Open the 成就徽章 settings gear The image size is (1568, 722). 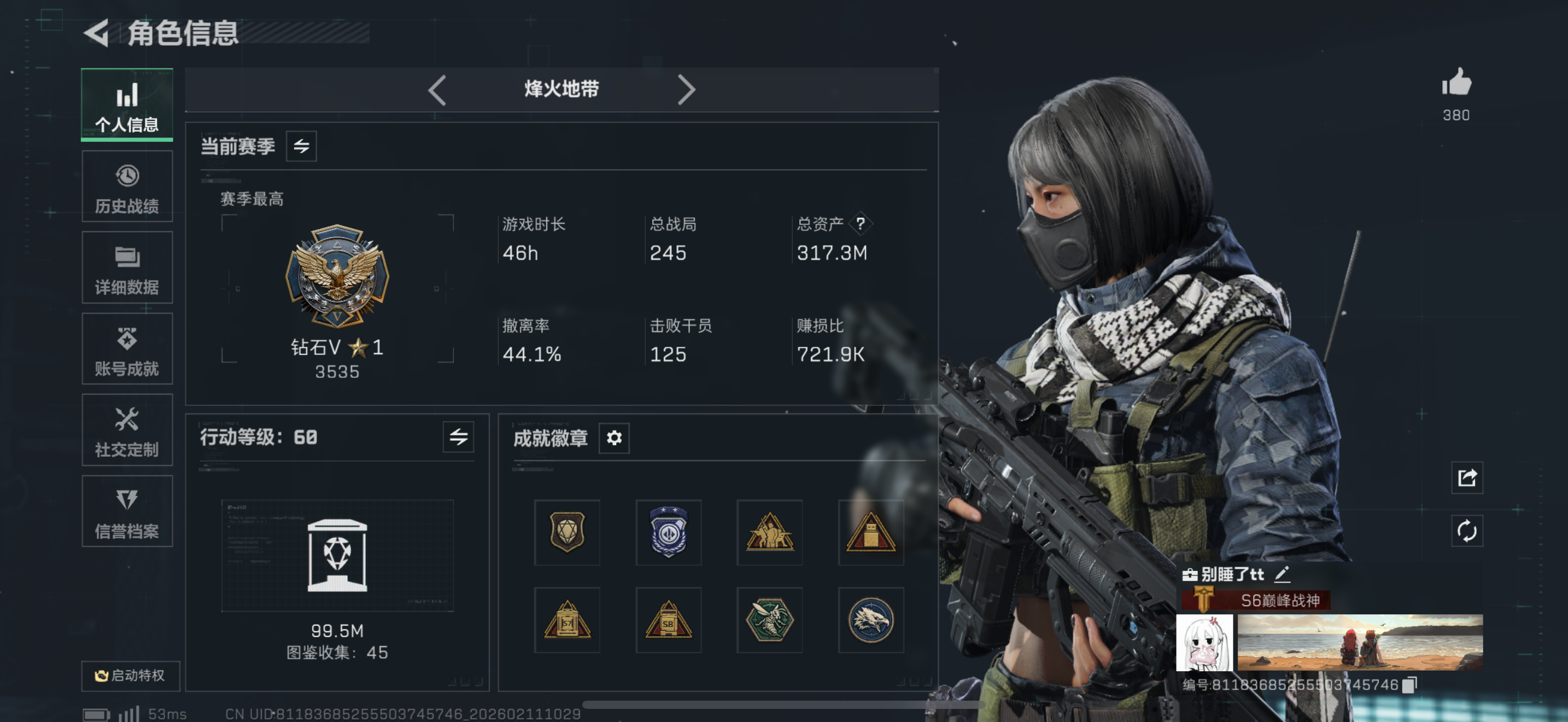pos(614,438)
